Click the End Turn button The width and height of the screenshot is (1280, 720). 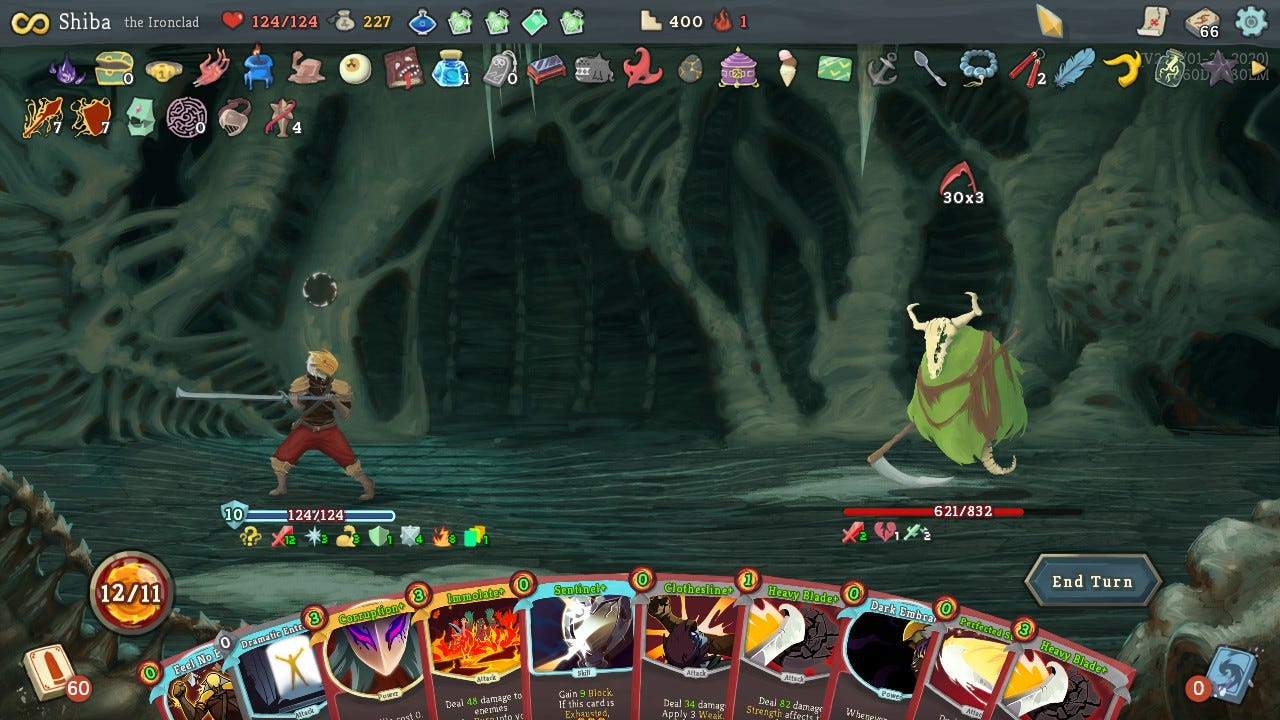pyautogui.click(x=1093, y=581)
